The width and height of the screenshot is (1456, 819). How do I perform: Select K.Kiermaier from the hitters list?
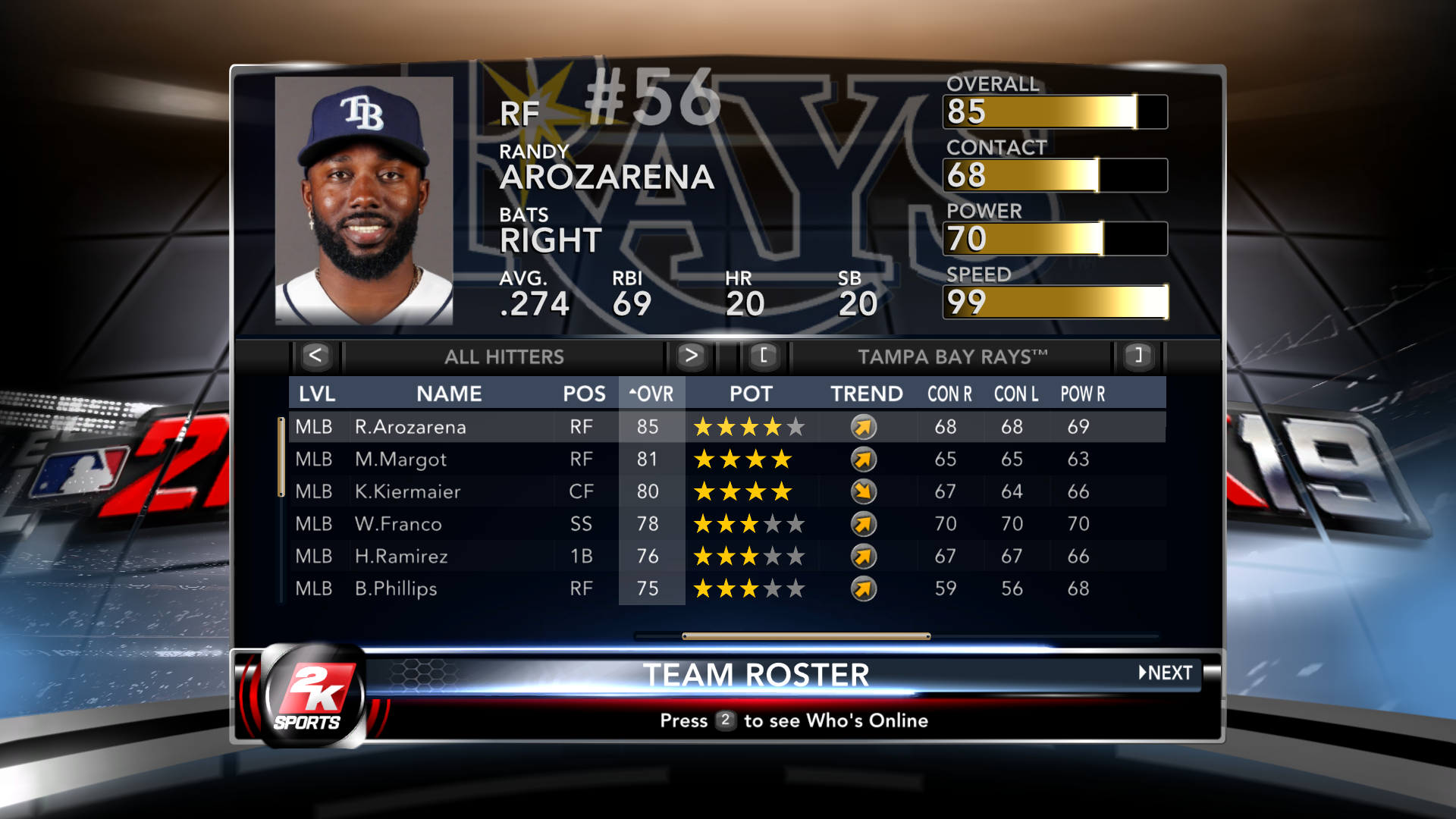[x=407, y=491]
